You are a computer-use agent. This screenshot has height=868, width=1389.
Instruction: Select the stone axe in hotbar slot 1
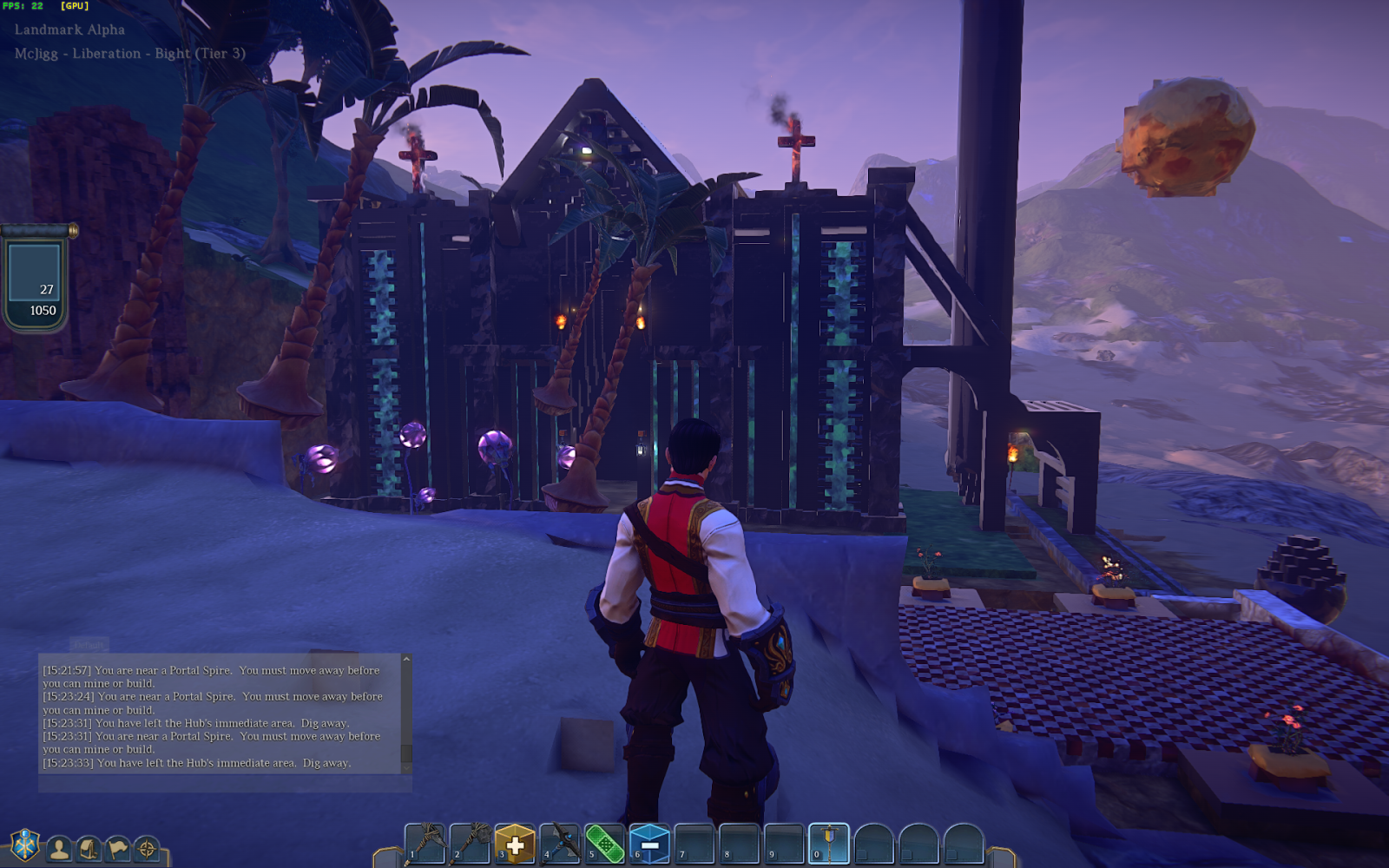click(425, 843)
